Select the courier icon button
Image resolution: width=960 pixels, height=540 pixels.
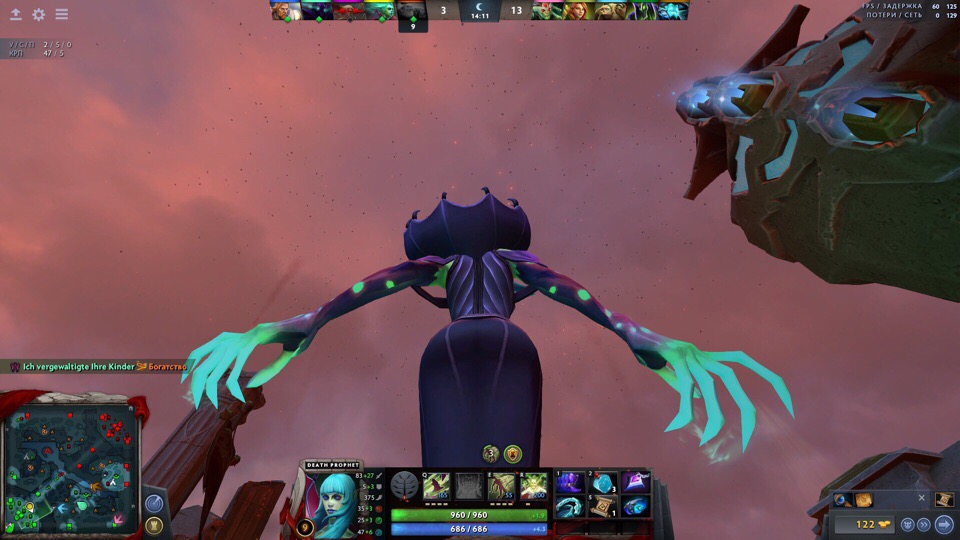(906, 524)
